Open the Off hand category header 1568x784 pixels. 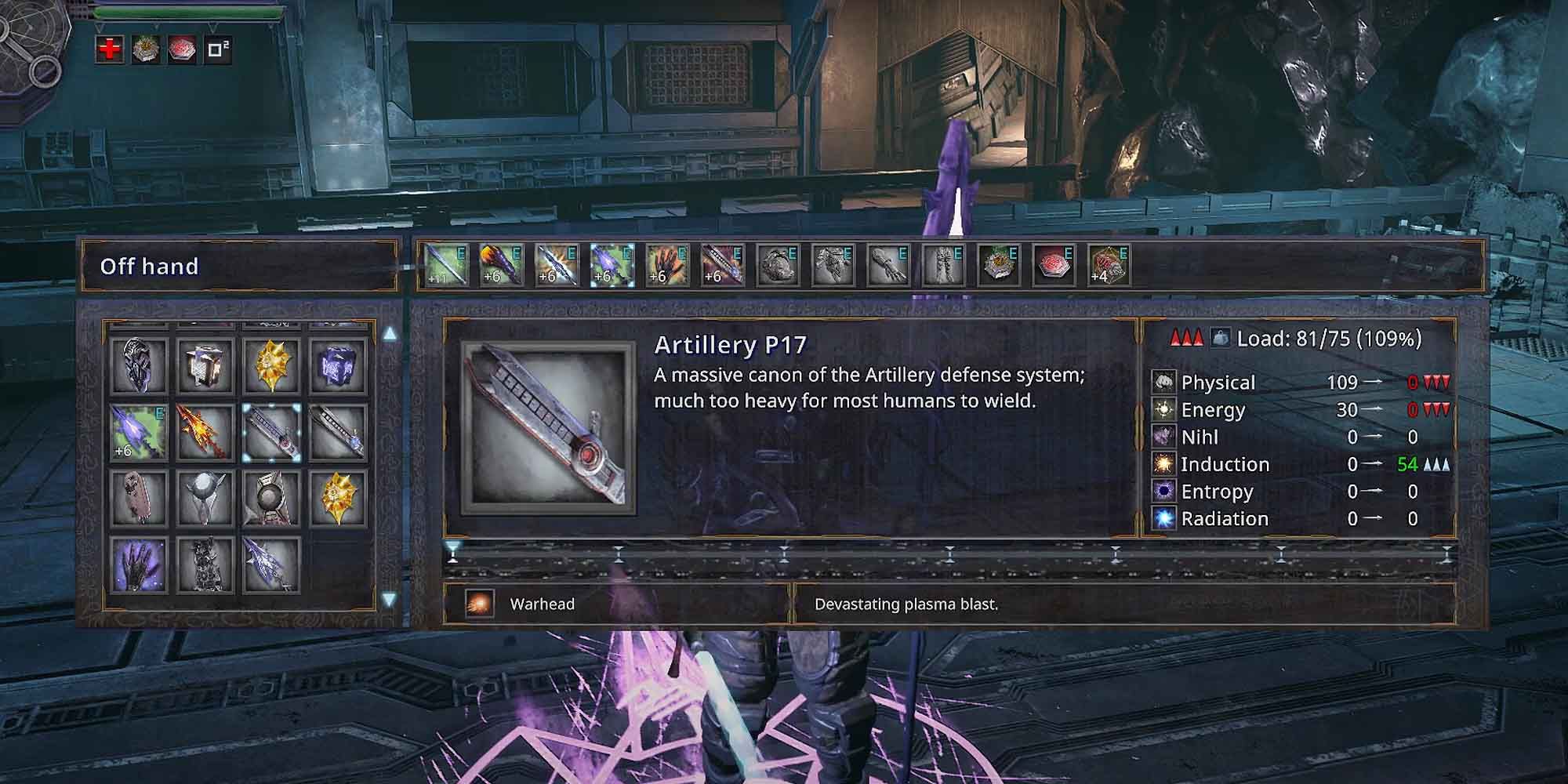(147, 267)
